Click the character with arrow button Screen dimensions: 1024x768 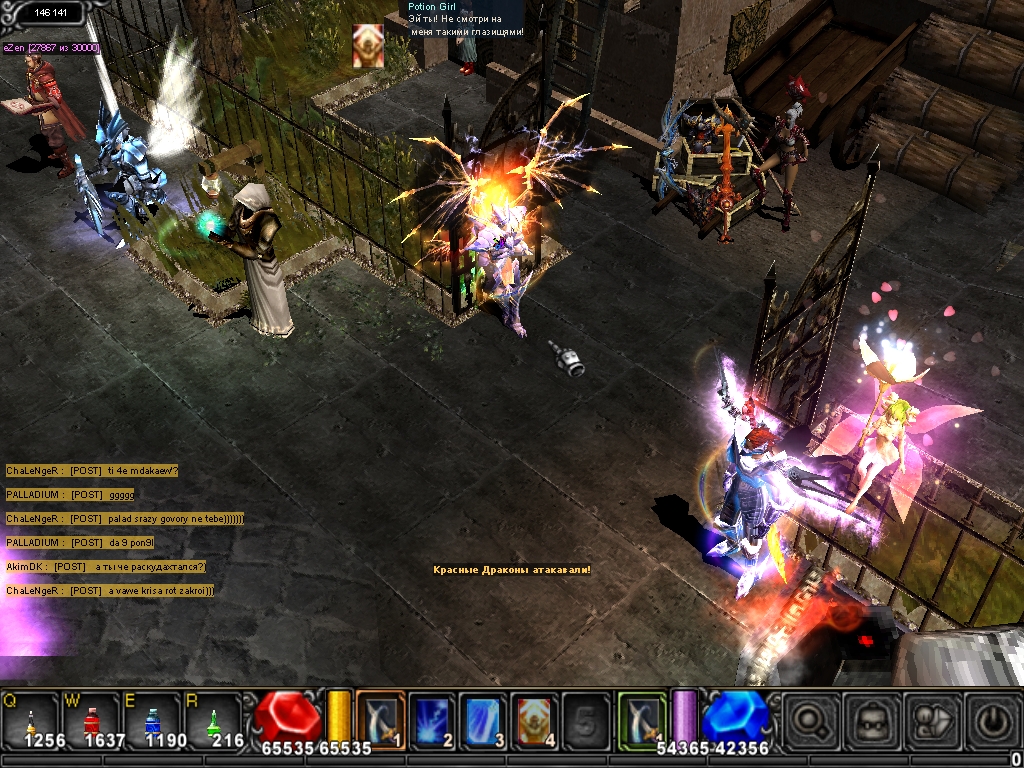[932, 720]
